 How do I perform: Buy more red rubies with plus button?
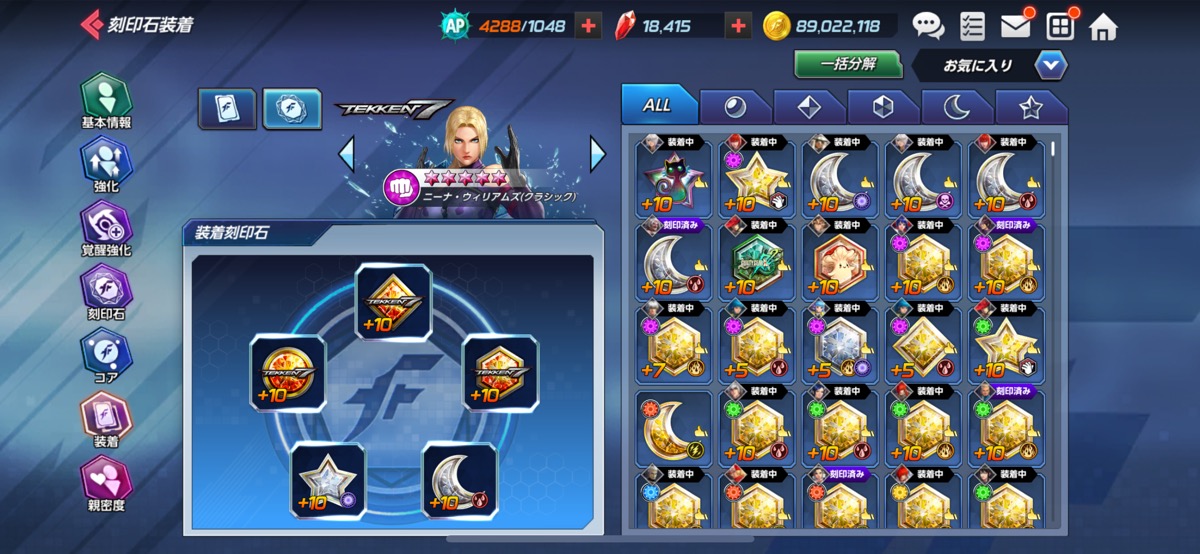pos(738,26)
